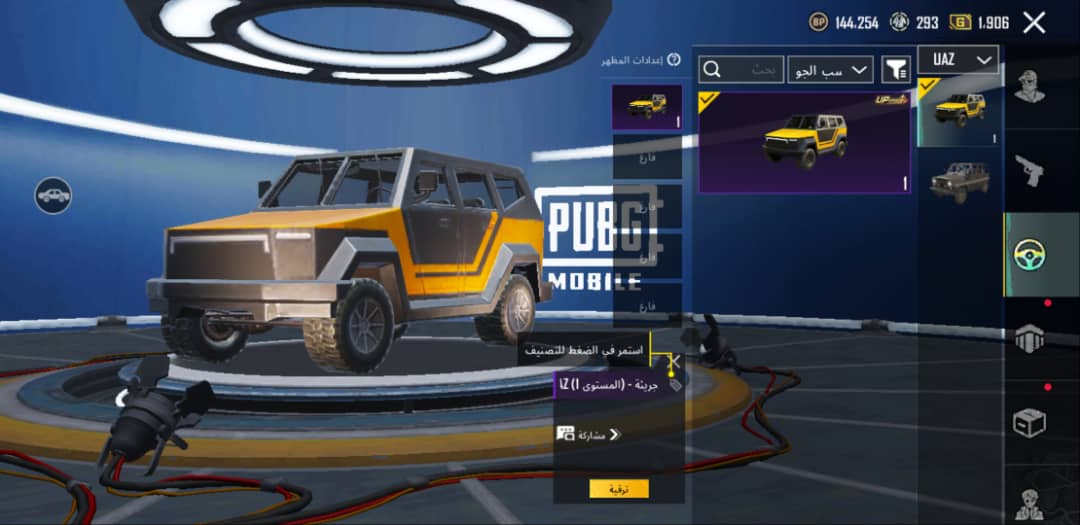Select the steering wheel vehicles tab
This screenshot has height=525, width=1080.
click(x=1029, y=255)
